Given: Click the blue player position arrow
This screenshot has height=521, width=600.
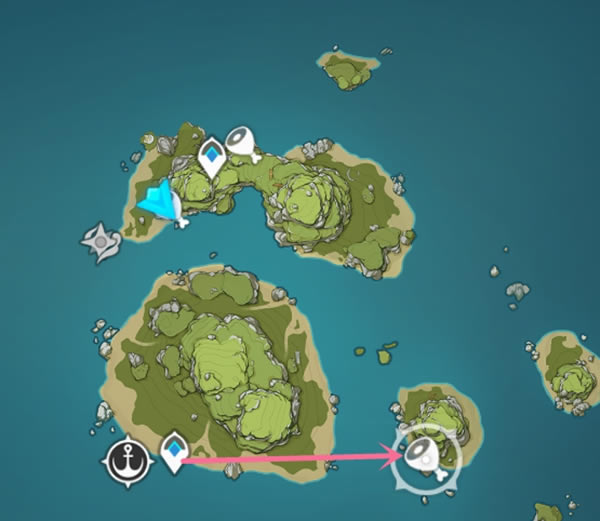Looking at the screenshot, I should tap(161, 202).
